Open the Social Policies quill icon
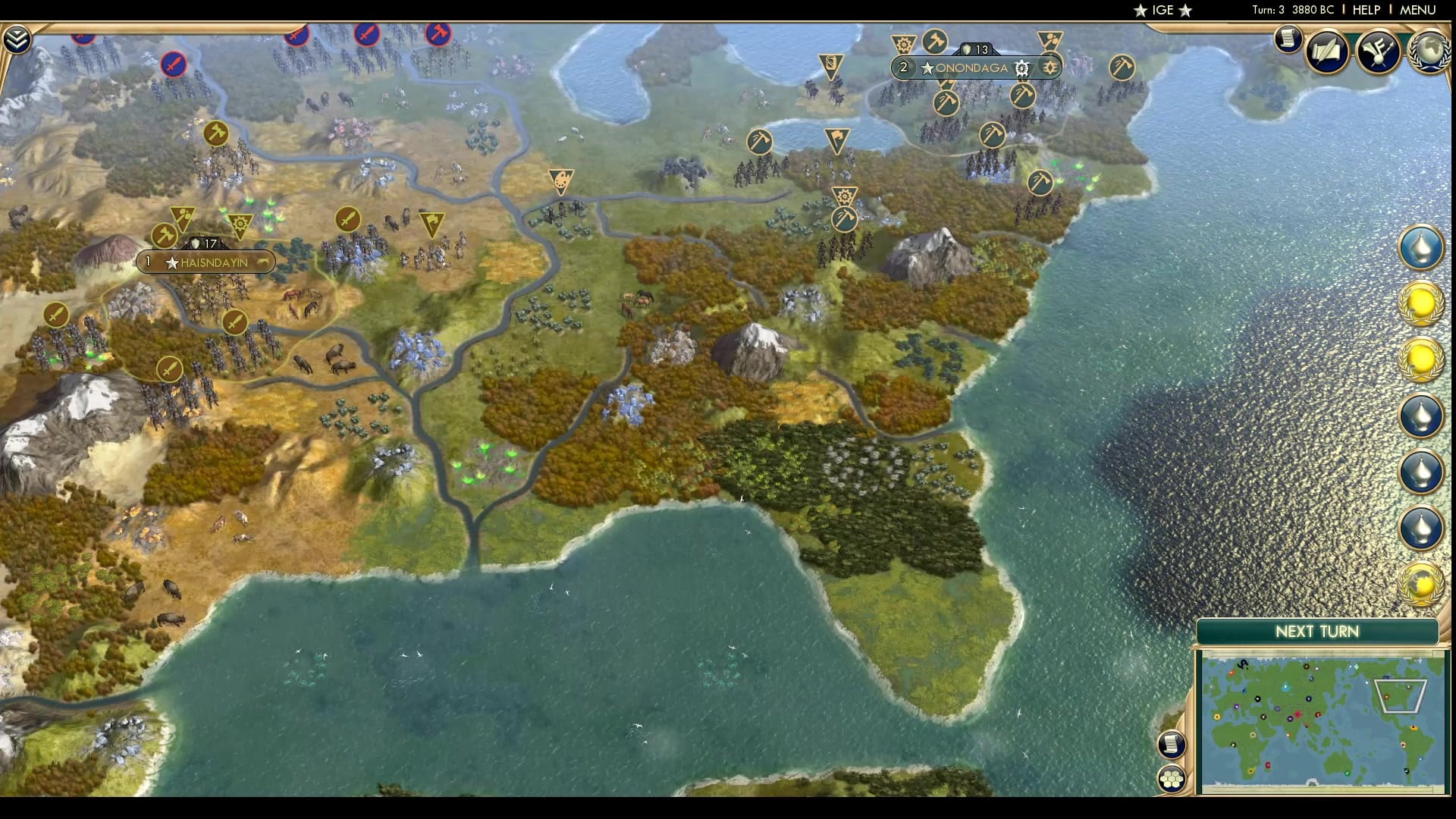Viewport: 1456px width, 819px height. click(x=1327, y=53)
